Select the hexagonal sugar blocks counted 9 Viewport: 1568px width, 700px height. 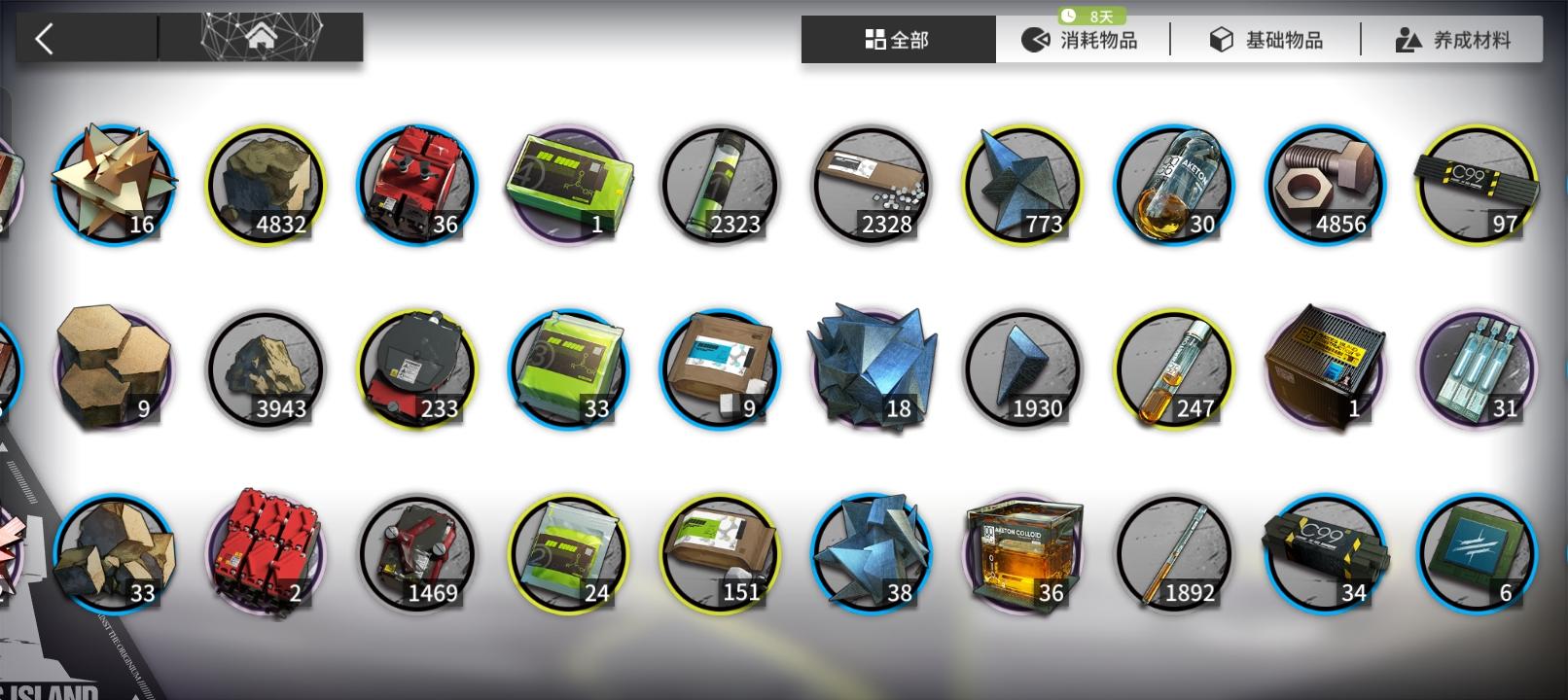click(115, 367)
